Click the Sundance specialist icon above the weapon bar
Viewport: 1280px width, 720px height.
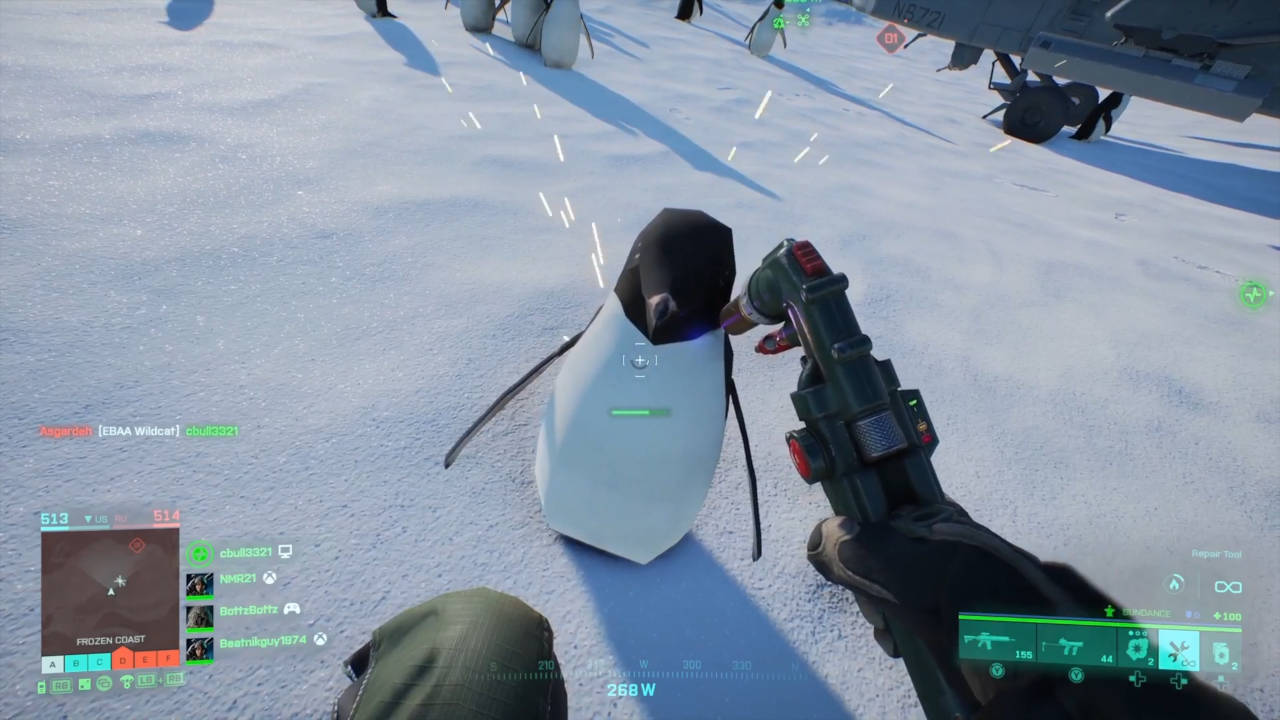[1110, 612]
